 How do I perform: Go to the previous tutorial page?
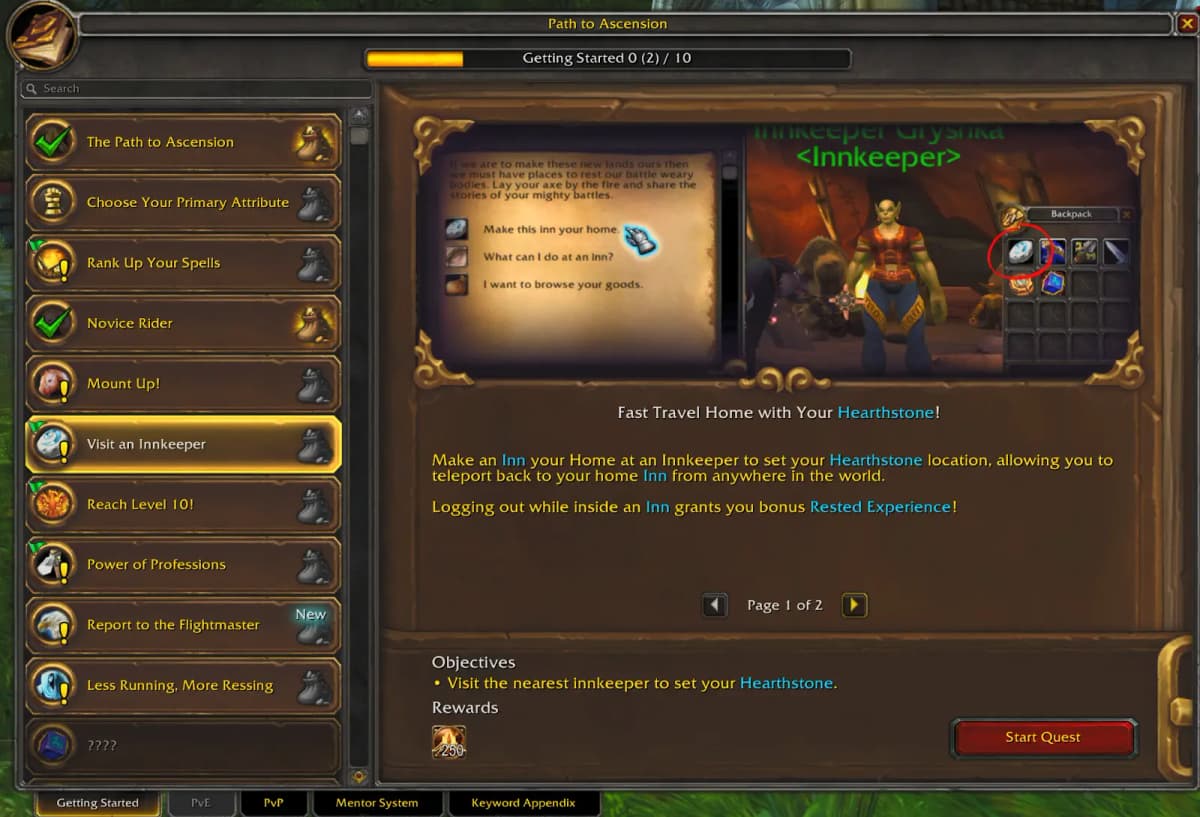click(x=714, y=605)
